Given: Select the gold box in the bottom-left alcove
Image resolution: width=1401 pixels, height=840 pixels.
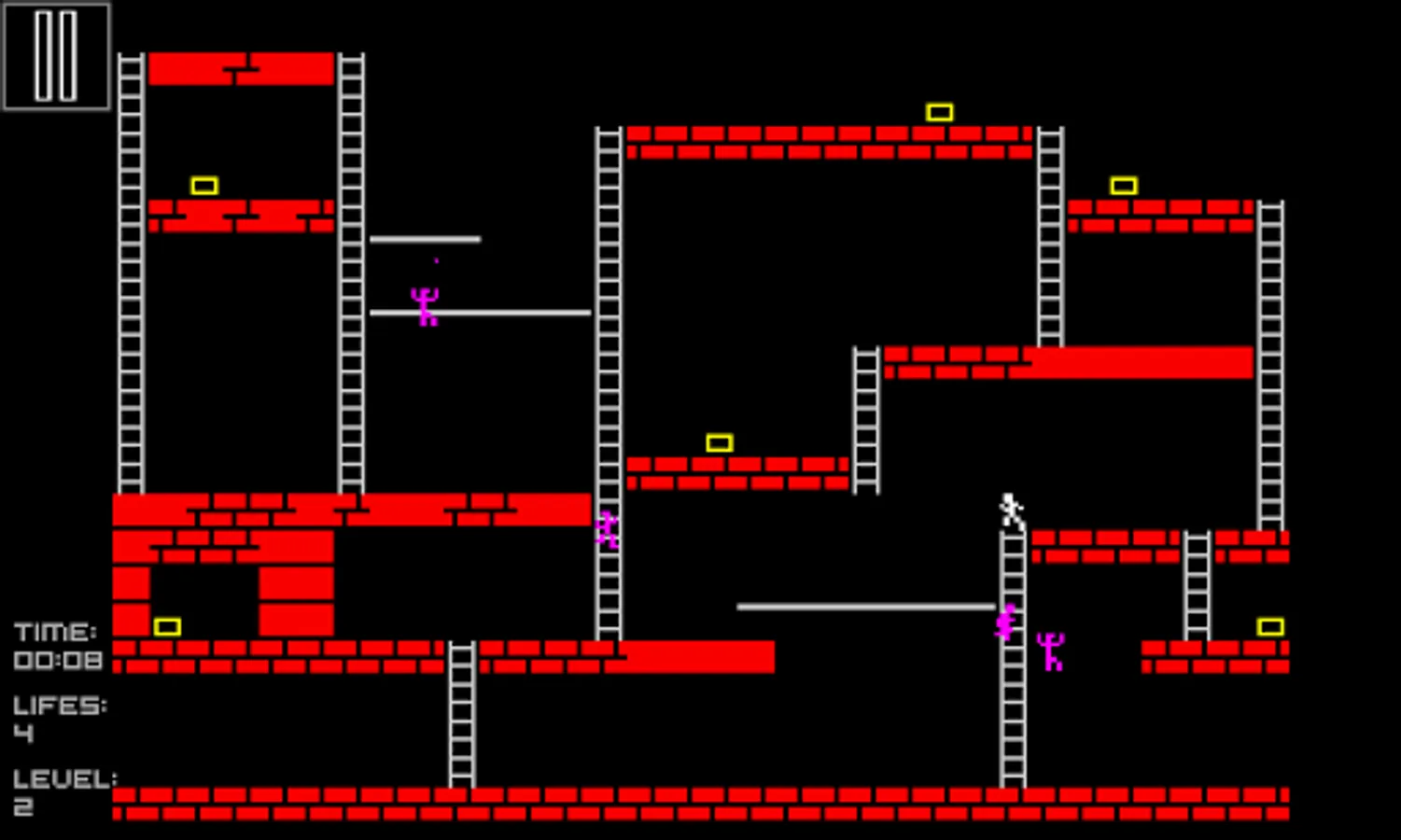Looking at the screenshot, I should (168, 626).
